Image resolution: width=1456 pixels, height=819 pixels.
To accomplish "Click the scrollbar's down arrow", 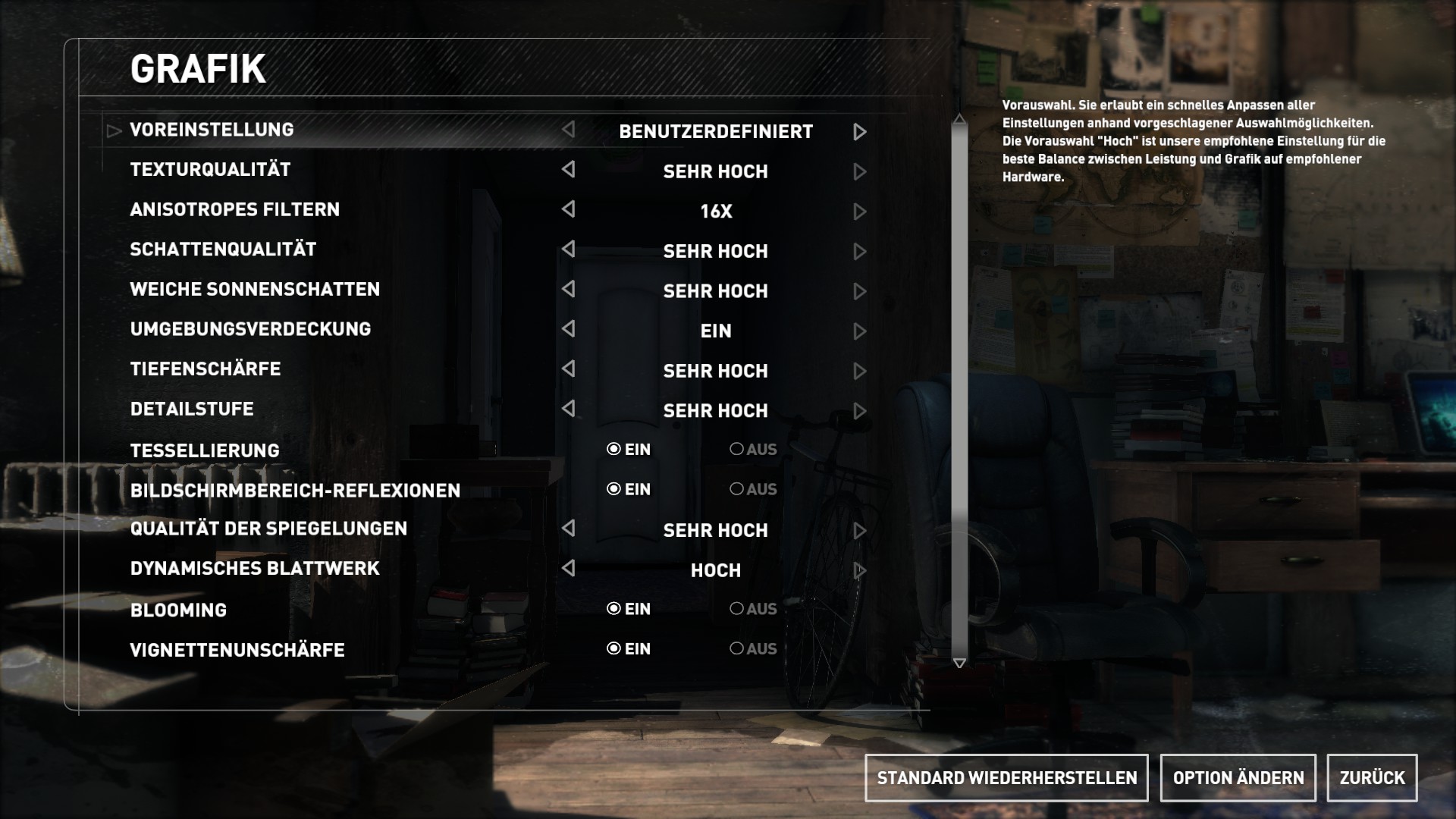I will tap(959, 663).
